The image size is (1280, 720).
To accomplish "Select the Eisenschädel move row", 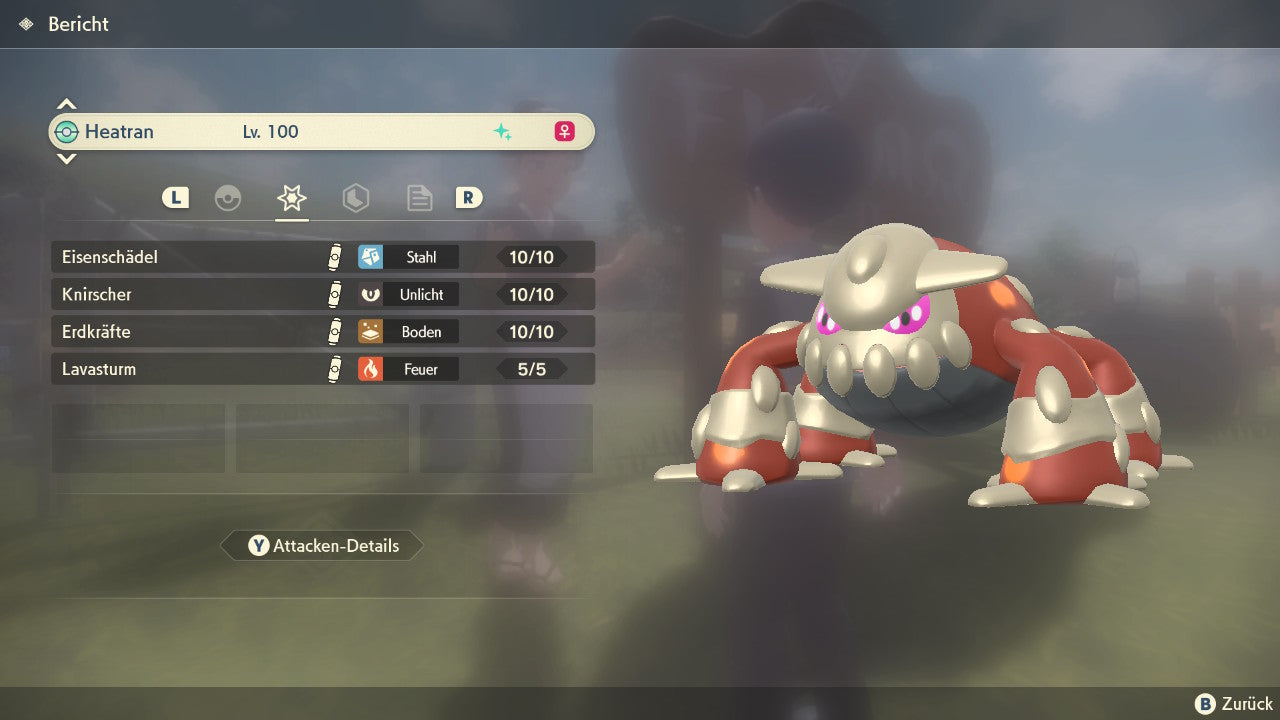I will (x=322, y=257).
